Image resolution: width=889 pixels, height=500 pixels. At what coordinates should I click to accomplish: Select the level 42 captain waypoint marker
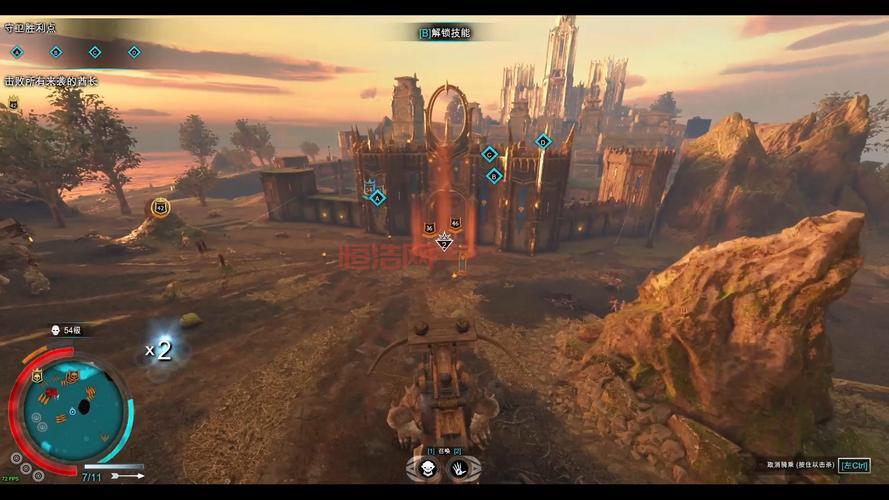click(160, 207)
